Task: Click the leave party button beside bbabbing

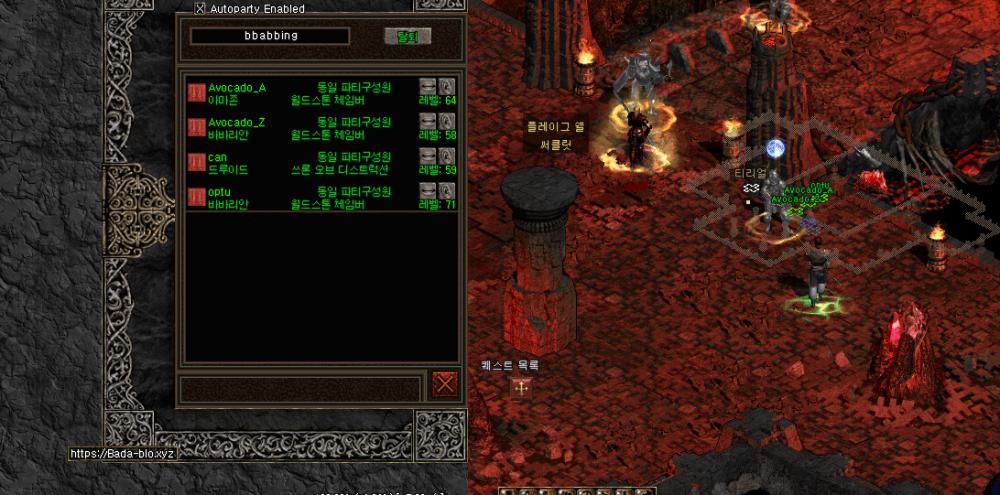Action: 407,36
